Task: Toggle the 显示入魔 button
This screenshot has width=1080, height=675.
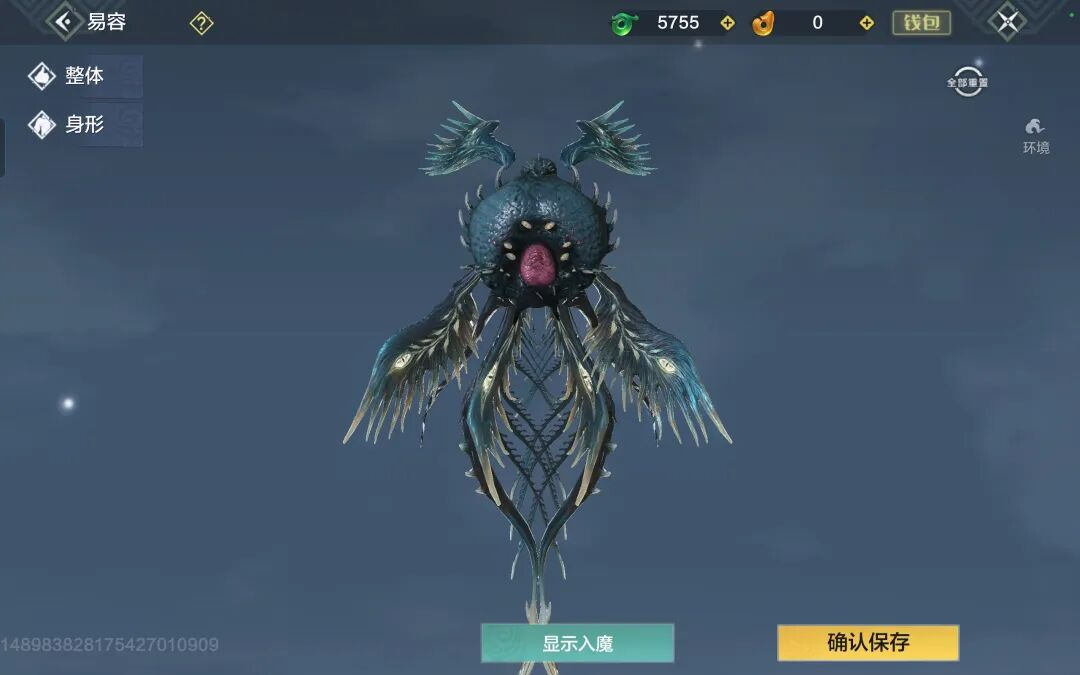Action: point(577,643)
